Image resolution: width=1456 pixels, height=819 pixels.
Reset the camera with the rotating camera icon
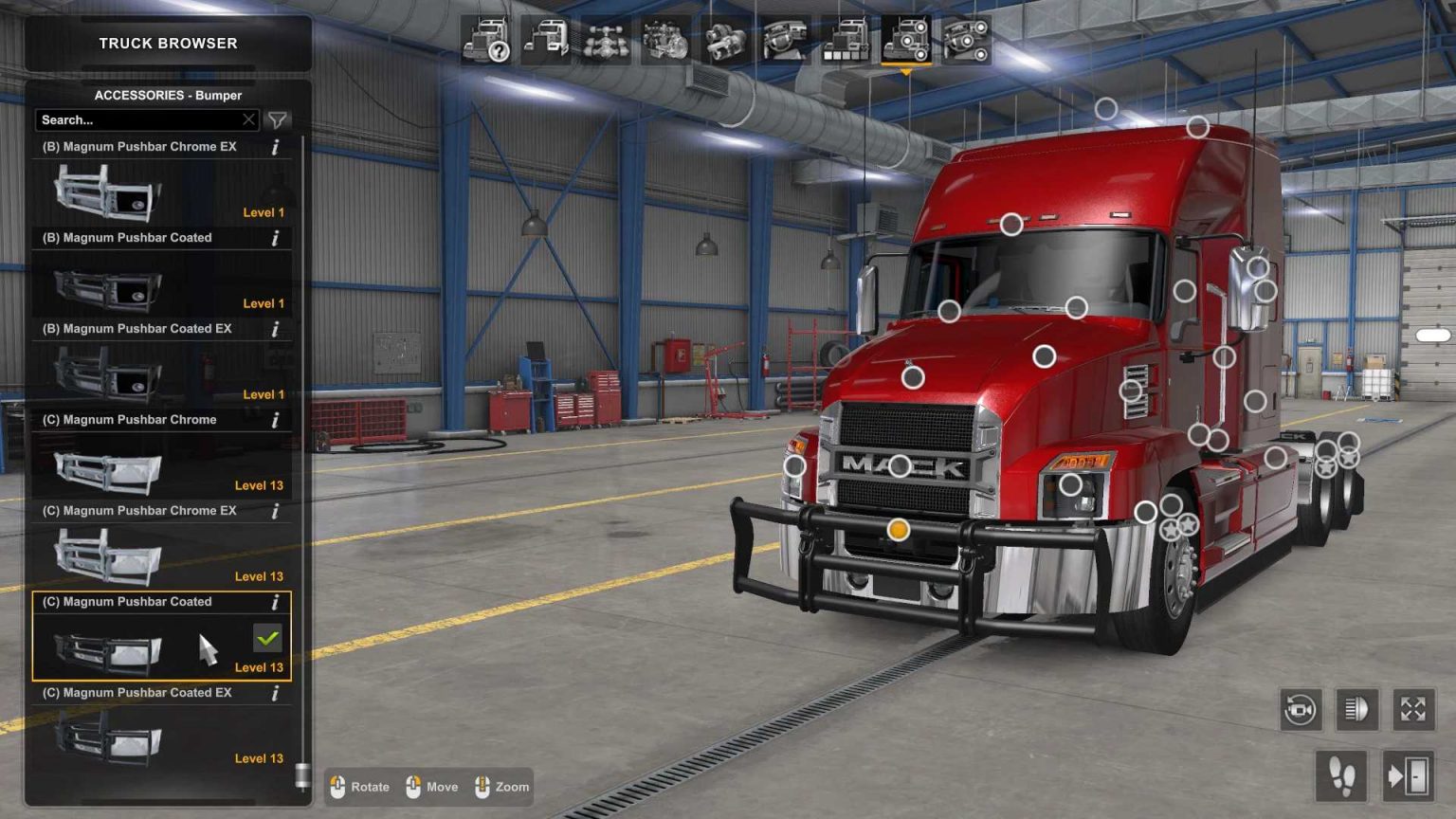point(1301,709)
